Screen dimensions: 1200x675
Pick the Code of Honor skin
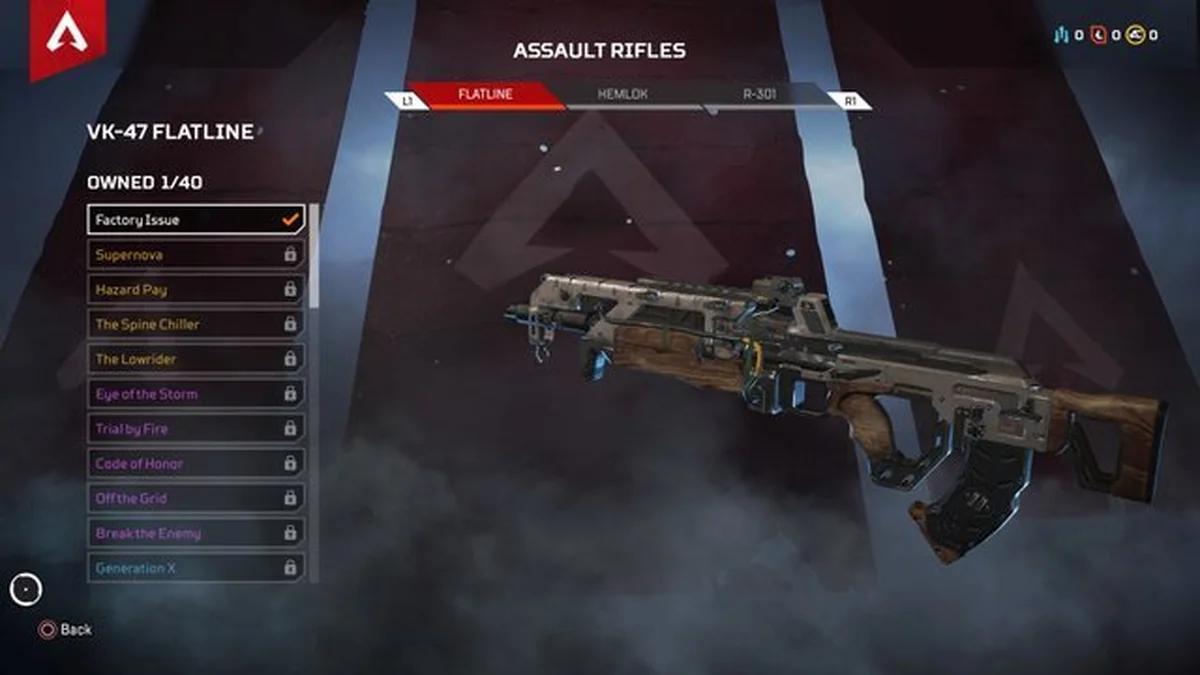(196, 464)
